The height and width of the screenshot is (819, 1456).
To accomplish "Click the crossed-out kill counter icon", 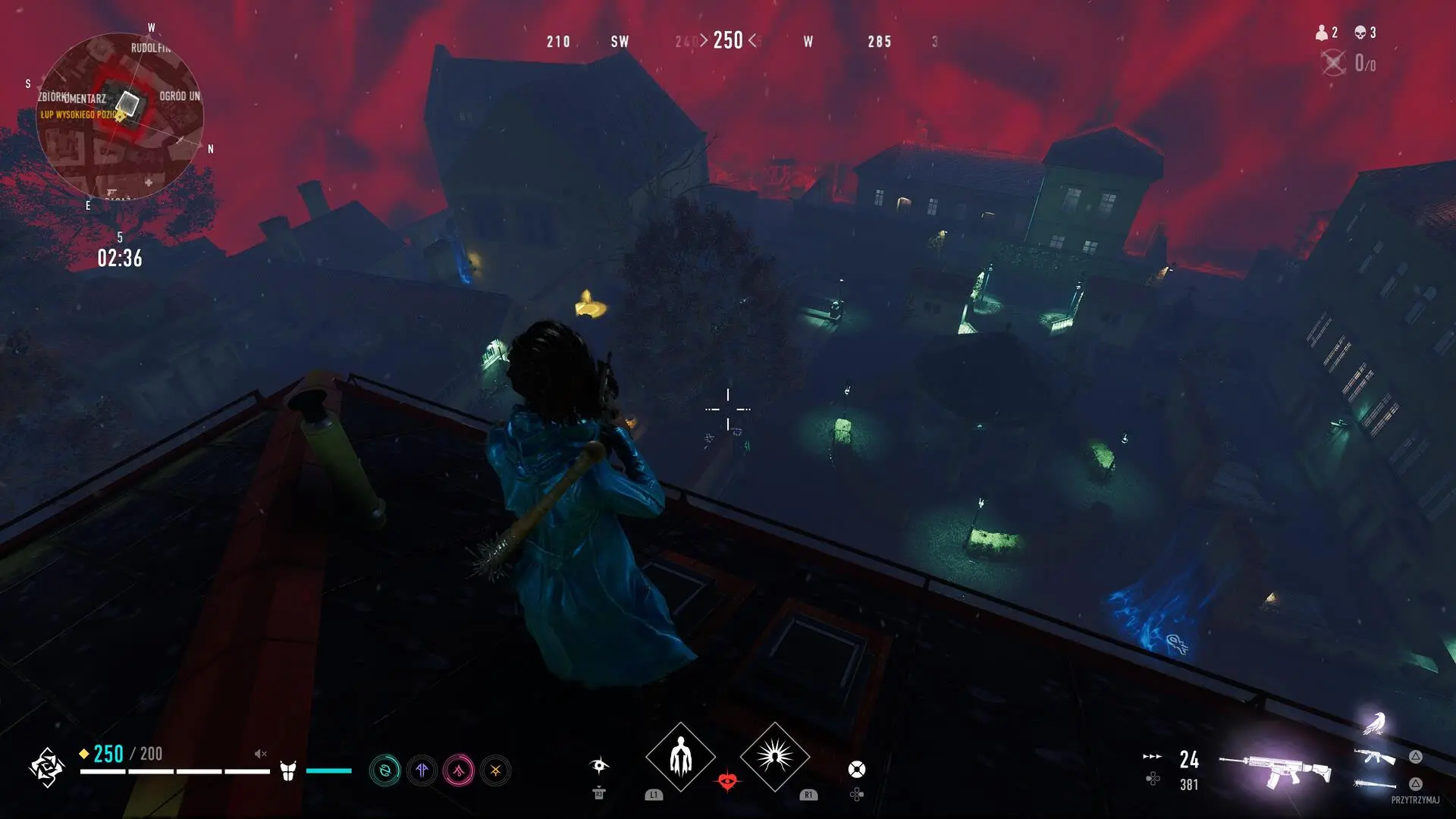I will [1333, 63].
